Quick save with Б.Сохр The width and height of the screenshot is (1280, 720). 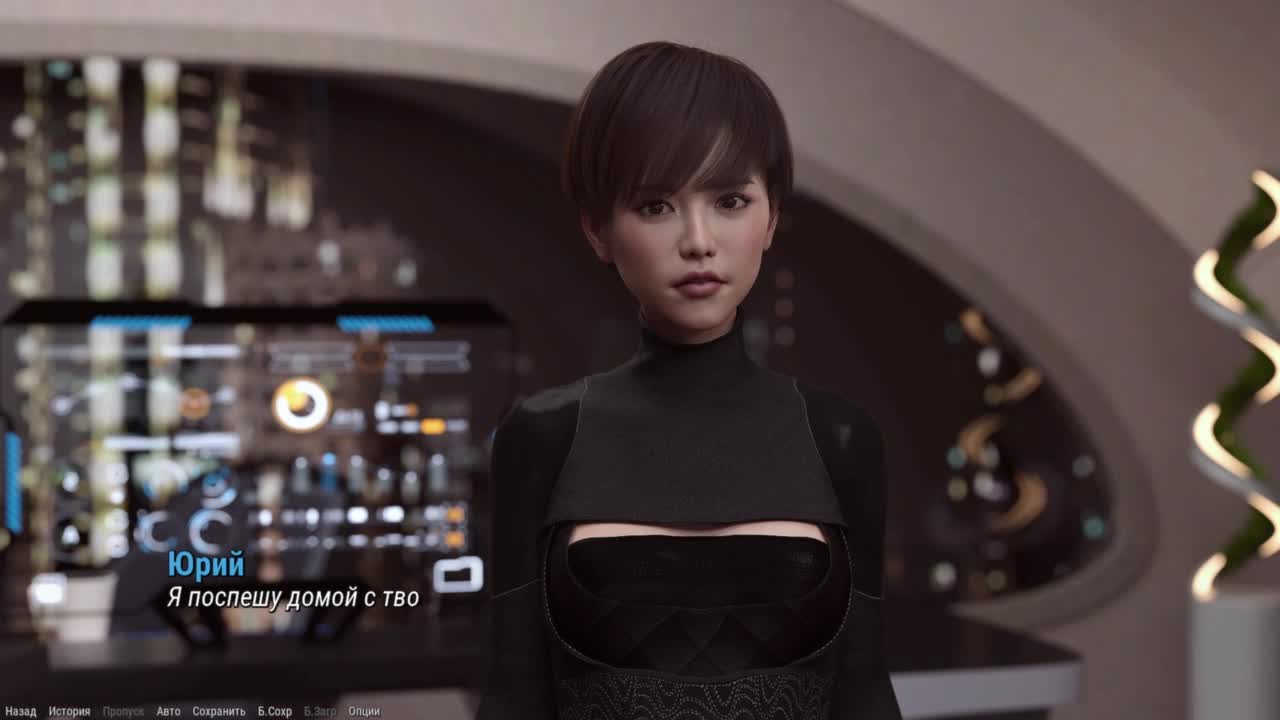(274, 711)
